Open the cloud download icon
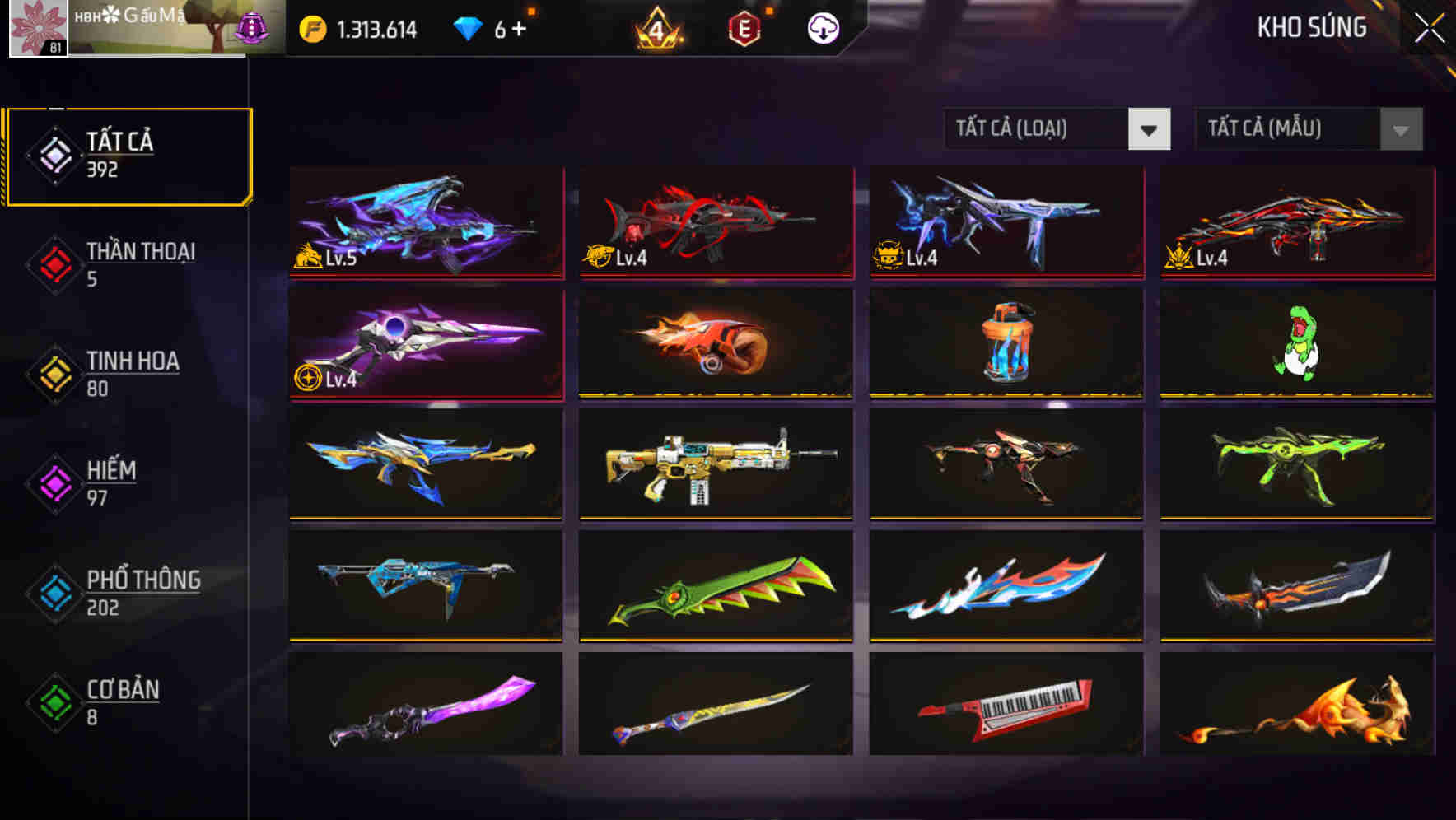Image resolution: width=1456 pixels, height=820 pixels. pyautogui.click(x=822, y=27)
